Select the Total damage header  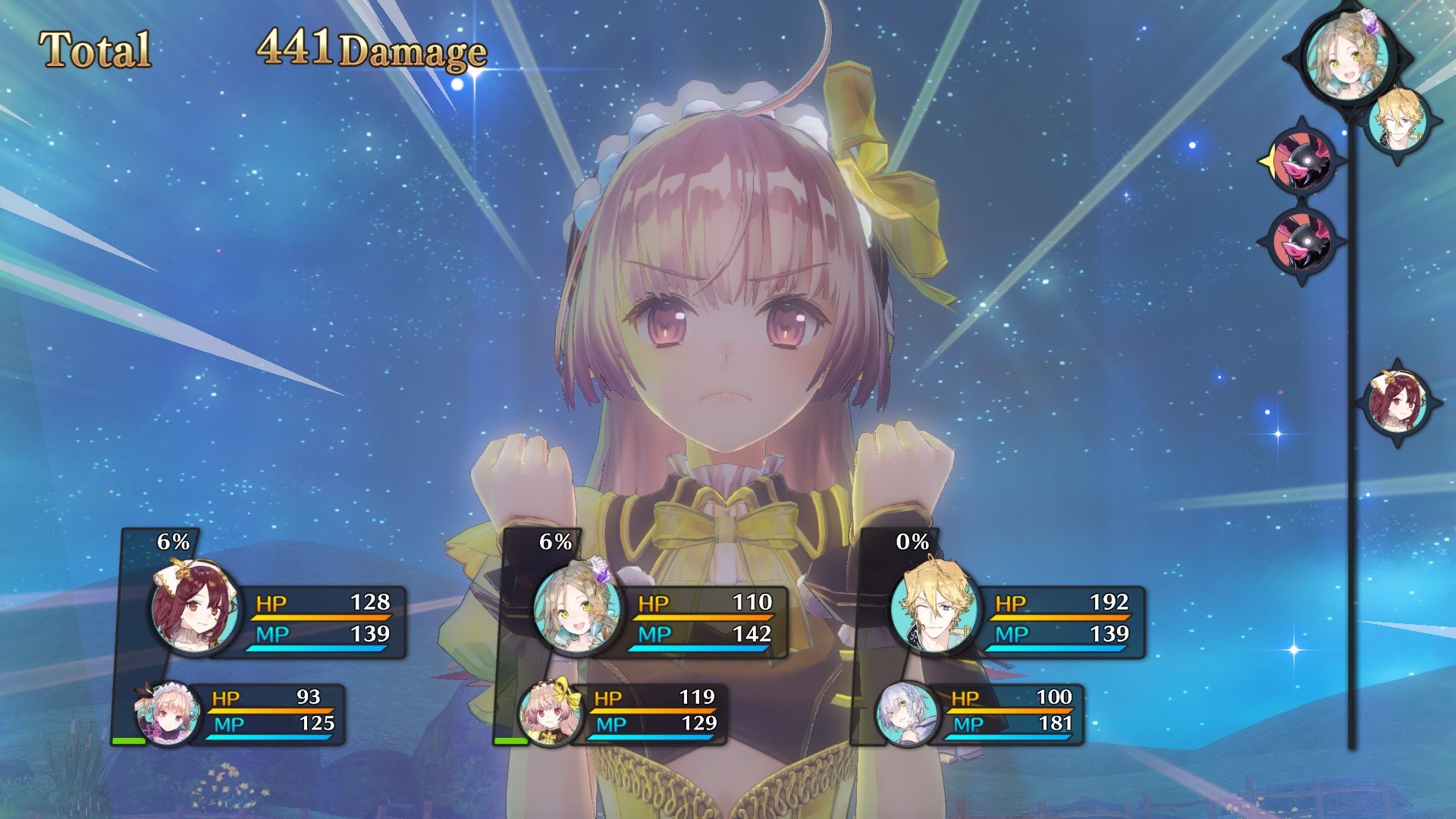tap(96, 49)
